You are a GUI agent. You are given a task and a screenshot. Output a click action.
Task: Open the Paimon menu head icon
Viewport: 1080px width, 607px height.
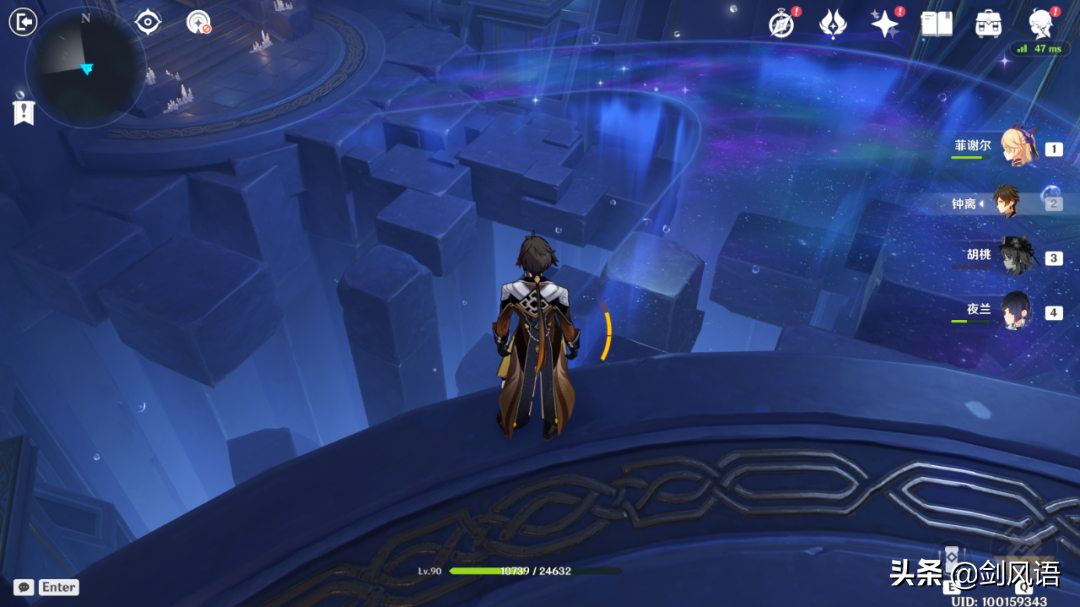pos(1041,22)
